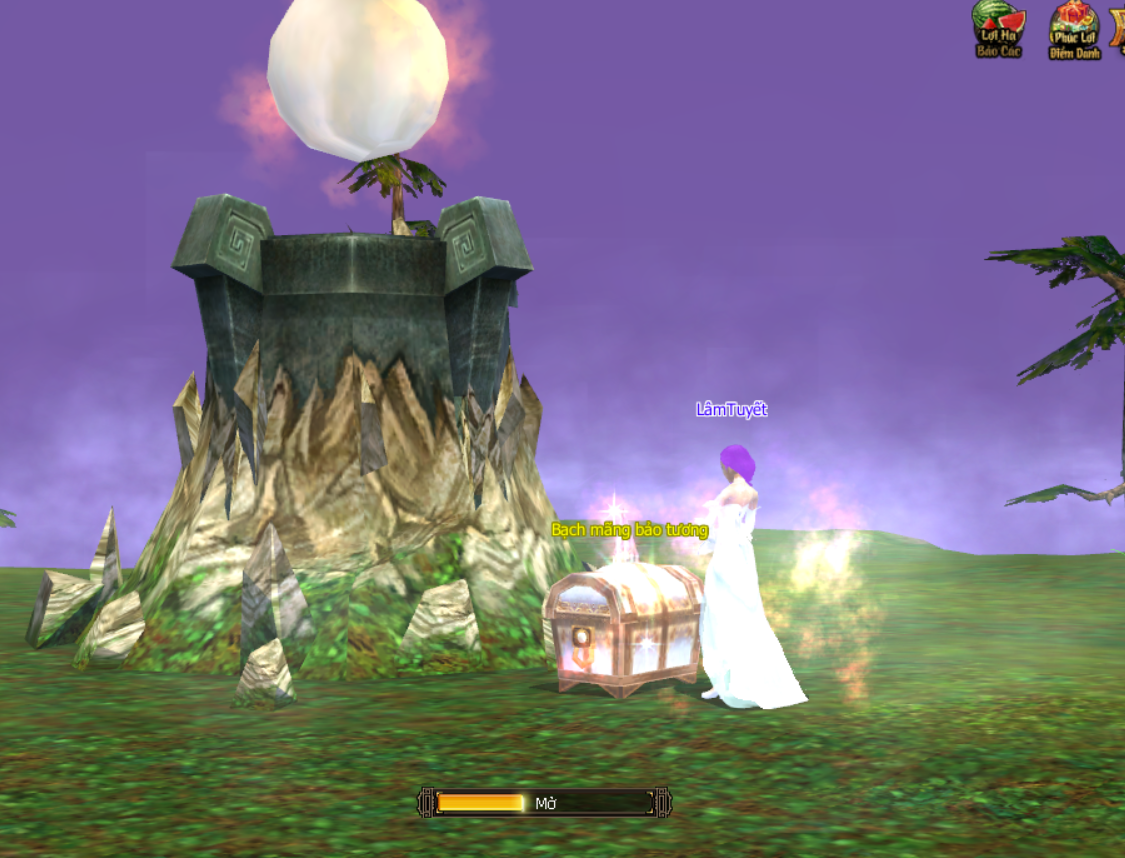Open the Phúc Lợi Điểm Danh gift icon
1125x858 pixels.
pyautogui.click(x=1074, y=30)
